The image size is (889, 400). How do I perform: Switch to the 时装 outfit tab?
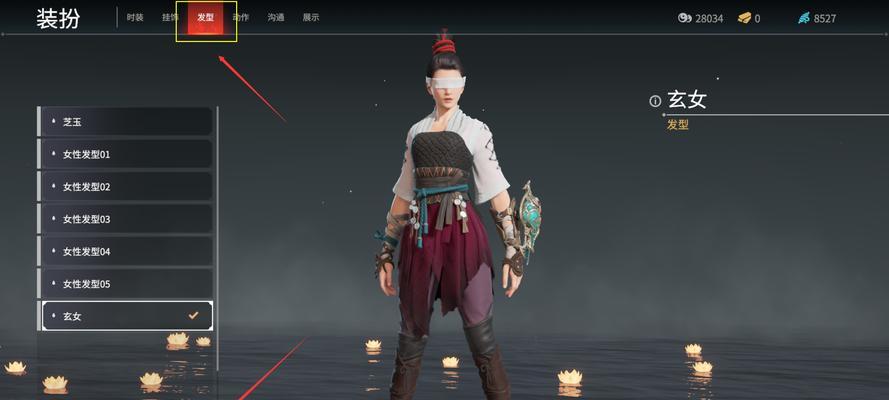[x=135, y=18]
